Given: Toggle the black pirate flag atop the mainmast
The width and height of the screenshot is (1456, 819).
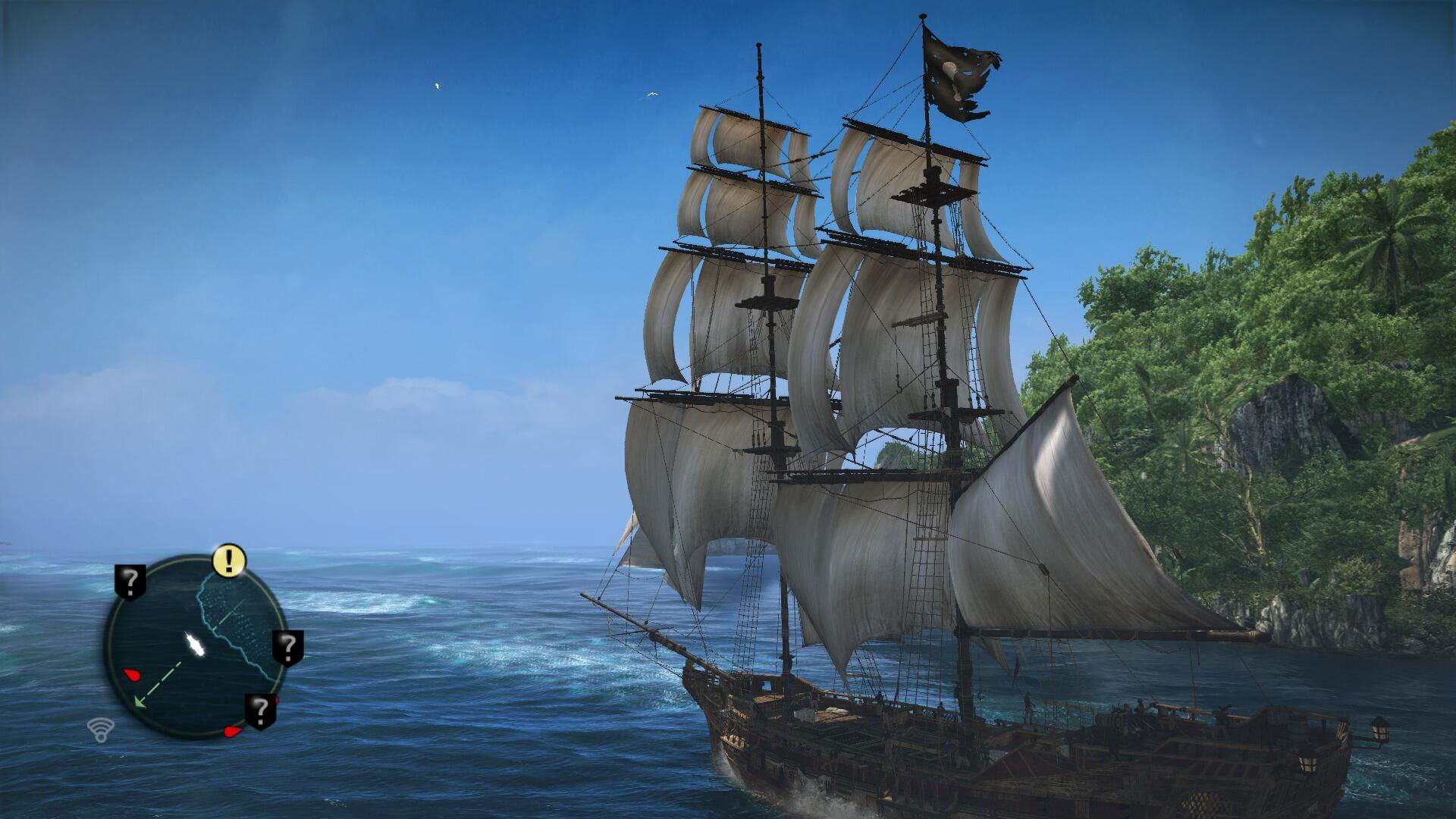Looking at the screenshot, I should tap(959, 72).
